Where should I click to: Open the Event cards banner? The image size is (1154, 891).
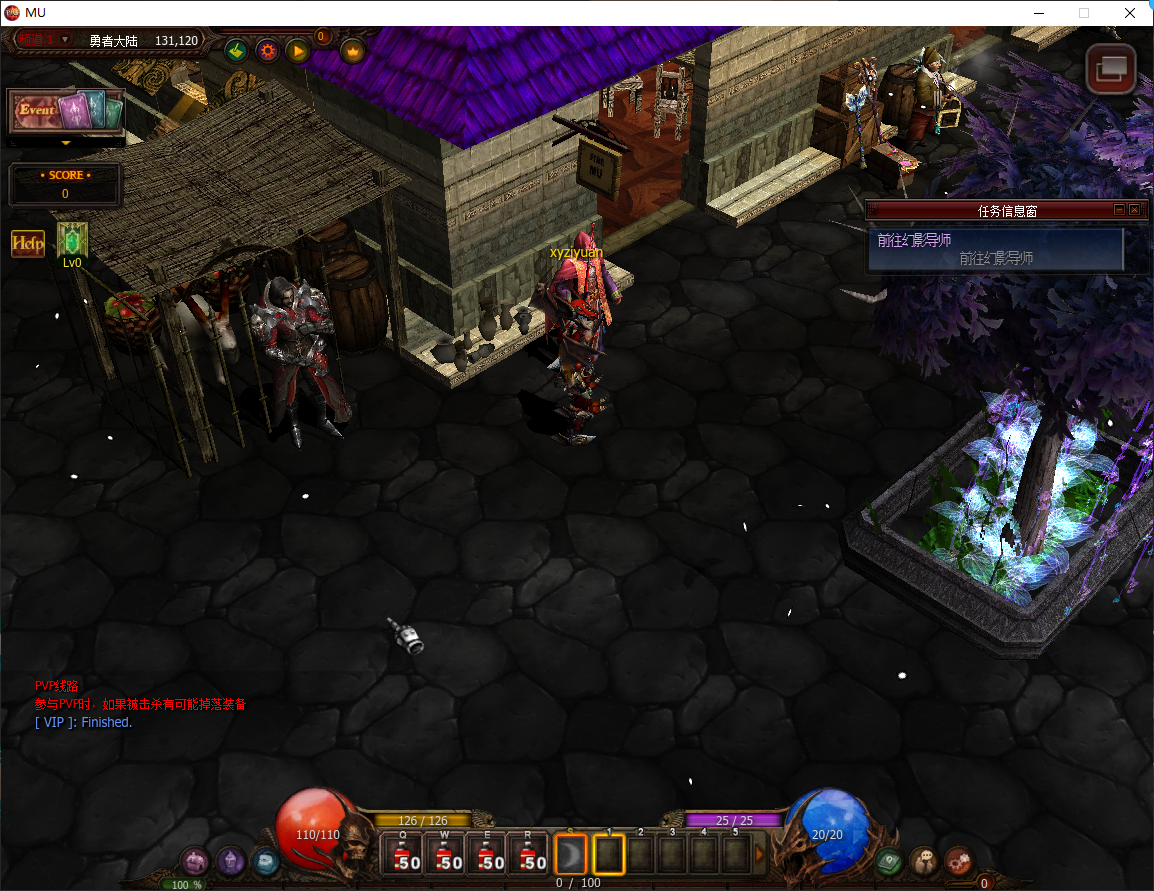(x=66, y=111)
